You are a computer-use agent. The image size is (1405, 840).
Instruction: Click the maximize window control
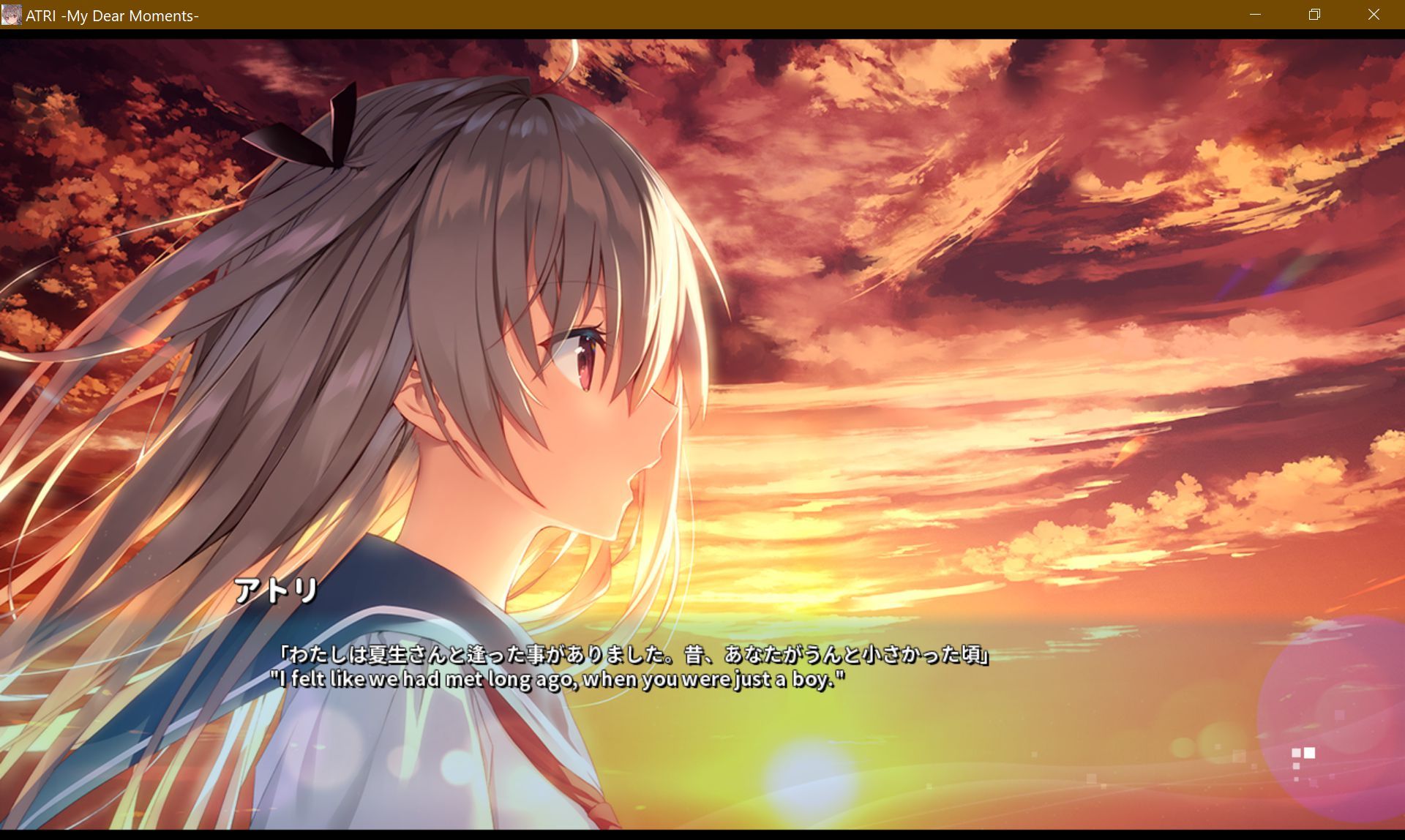point(1314,15)
